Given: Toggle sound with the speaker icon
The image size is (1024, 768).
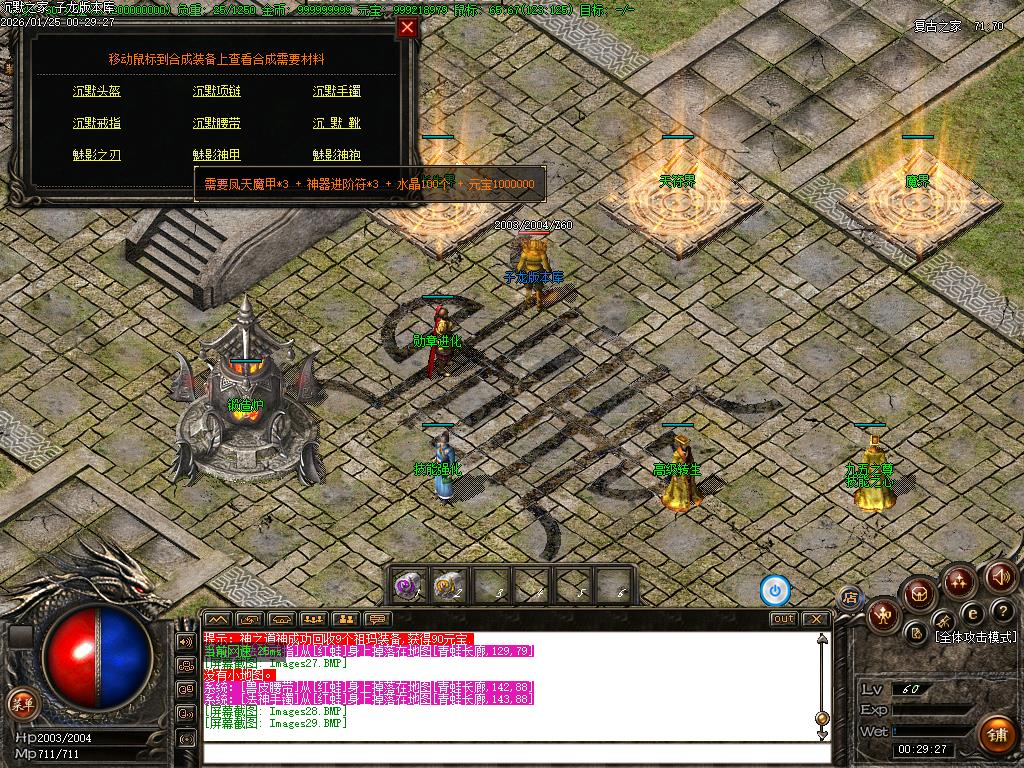Looking at the screenshot, I should point(1001,576).
